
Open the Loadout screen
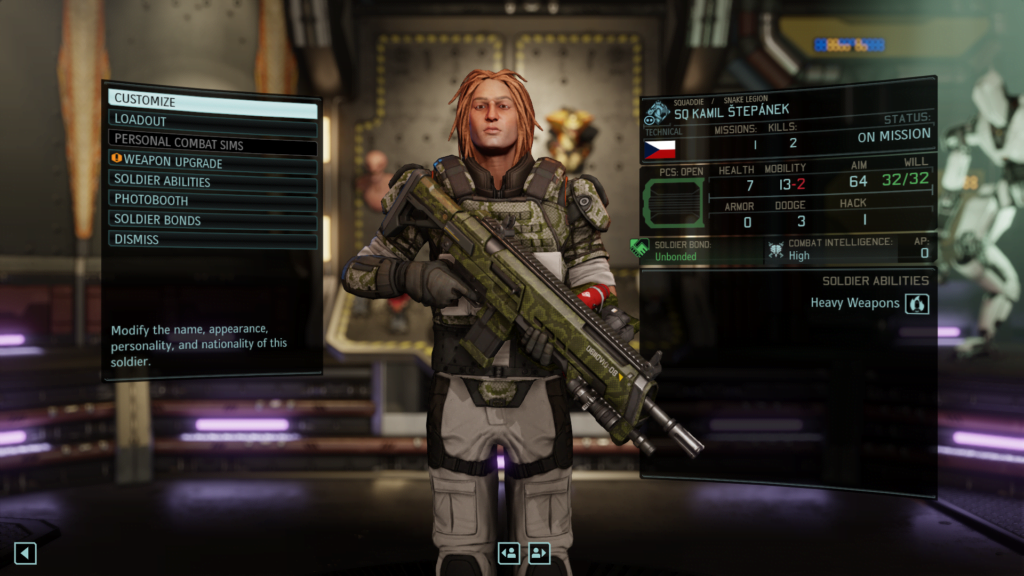[x=212, y=121]
